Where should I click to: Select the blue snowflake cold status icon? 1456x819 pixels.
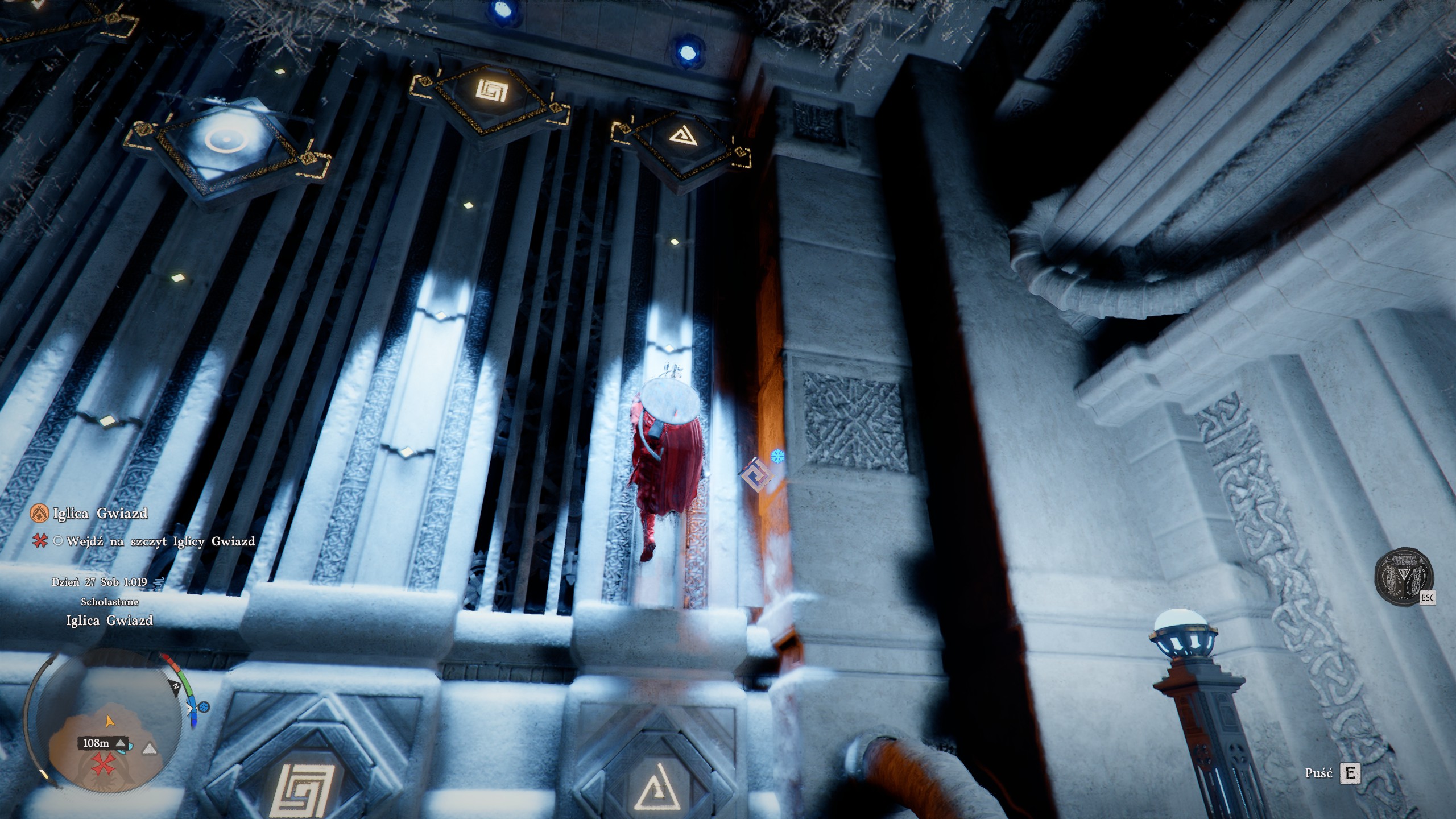(x=777, y=456)
